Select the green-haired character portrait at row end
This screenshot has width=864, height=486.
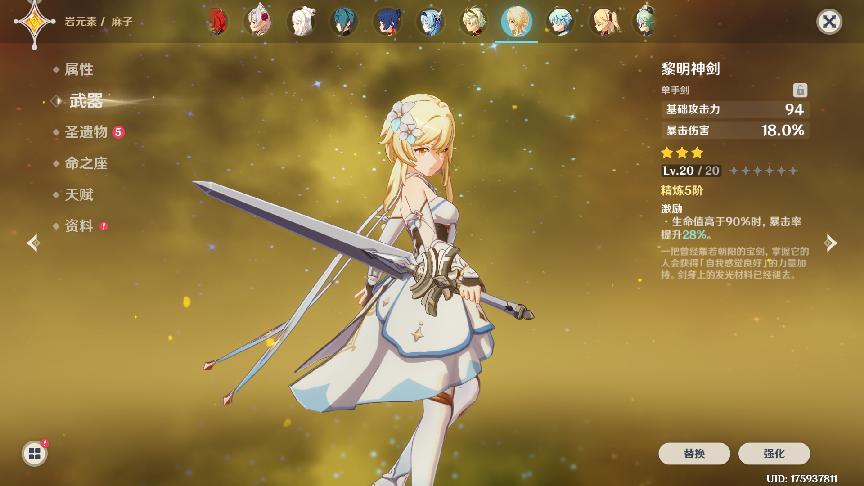pos(646,21)
